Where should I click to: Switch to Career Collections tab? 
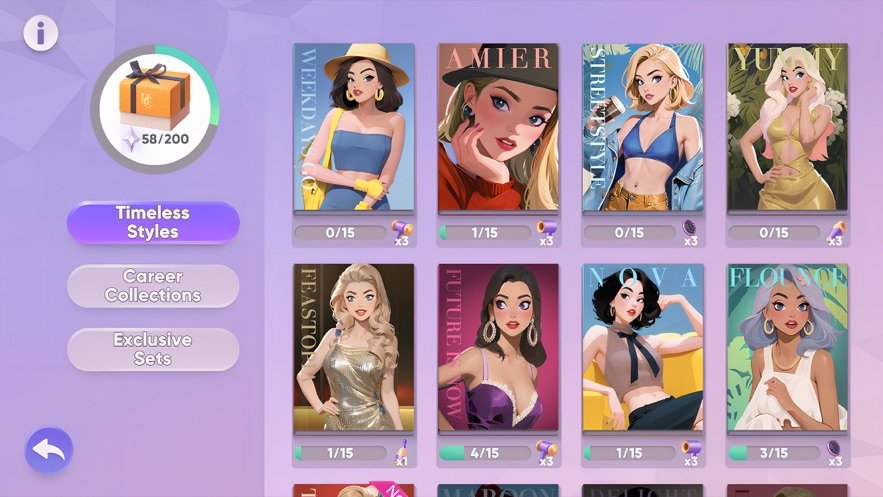[153, 286]
